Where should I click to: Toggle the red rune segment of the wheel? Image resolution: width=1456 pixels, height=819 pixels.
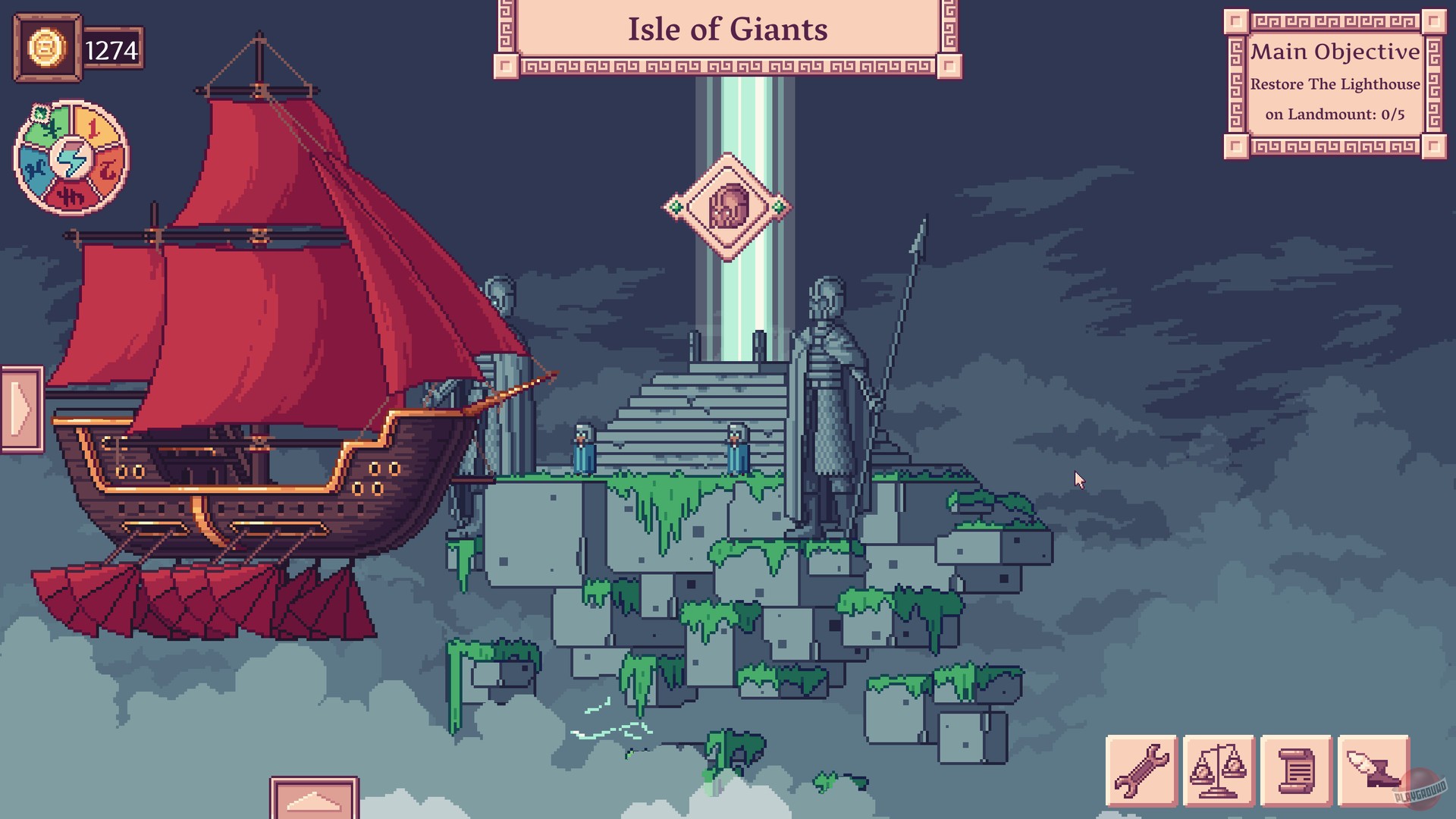click(x=71, y=196)
